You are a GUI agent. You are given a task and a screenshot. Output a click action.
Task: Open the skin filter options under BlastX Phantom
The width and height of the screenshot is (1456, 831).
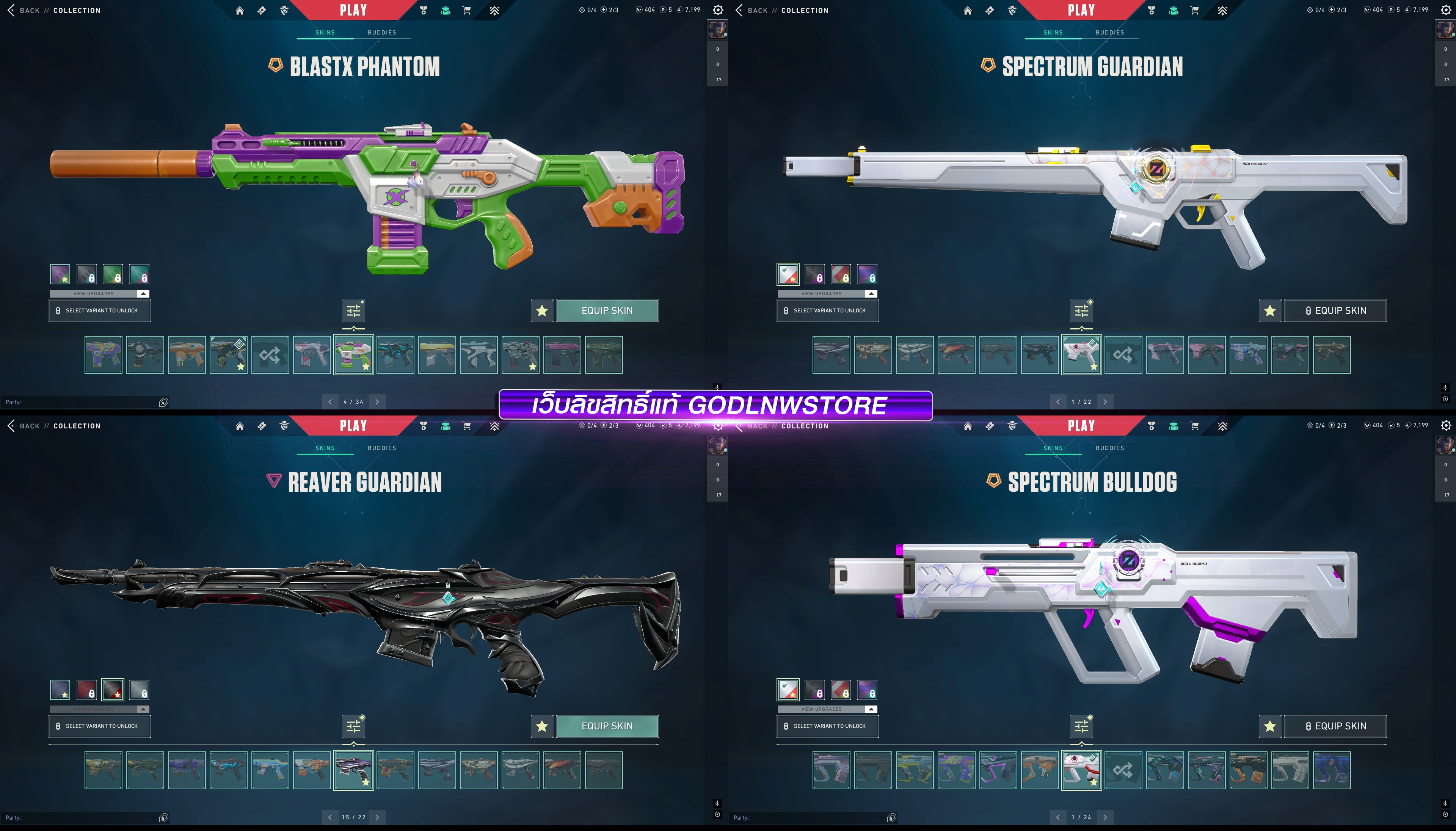point(354,310)
